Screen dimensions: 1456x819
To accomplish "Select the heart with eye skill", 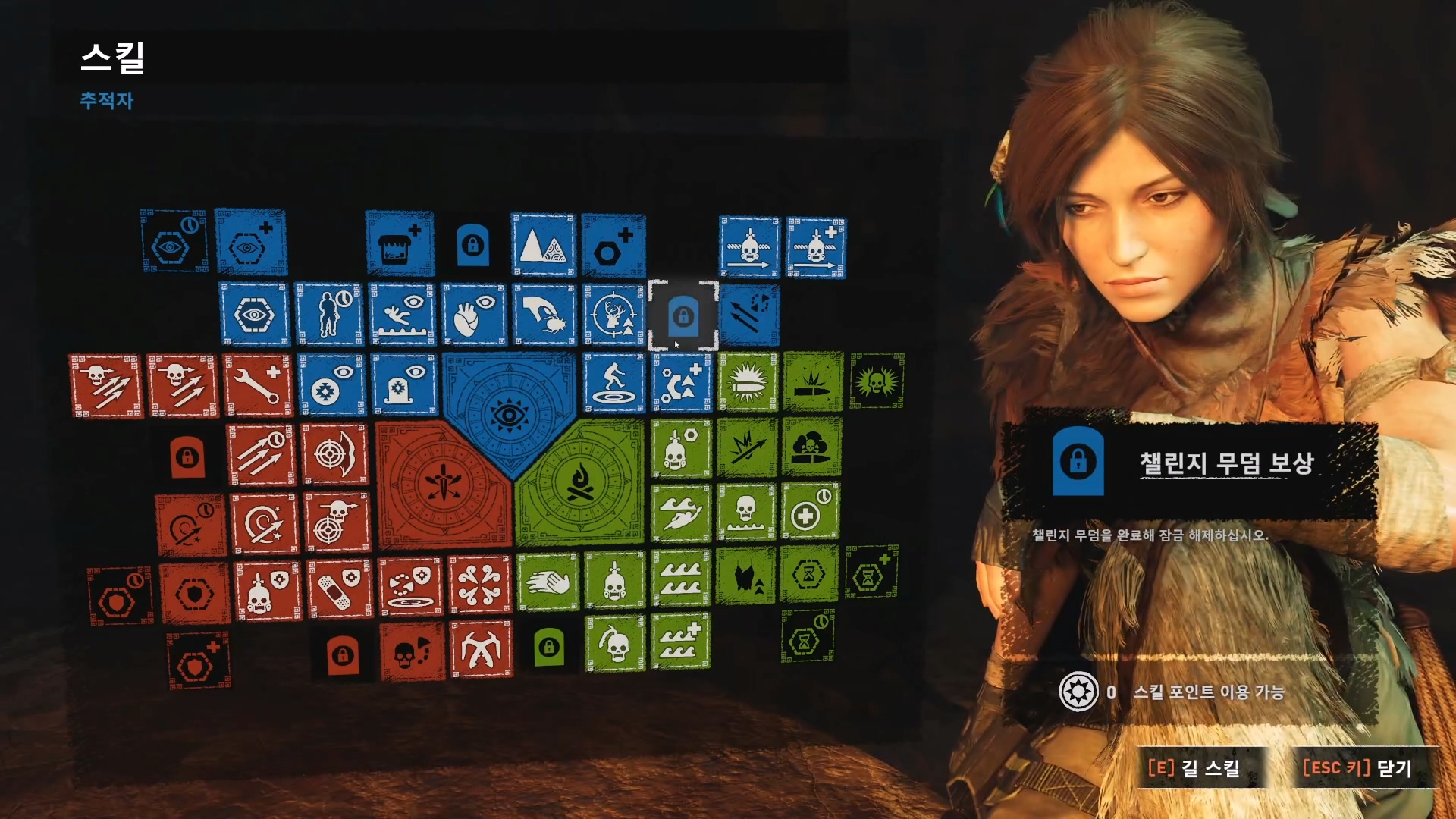I will [473, 315].
